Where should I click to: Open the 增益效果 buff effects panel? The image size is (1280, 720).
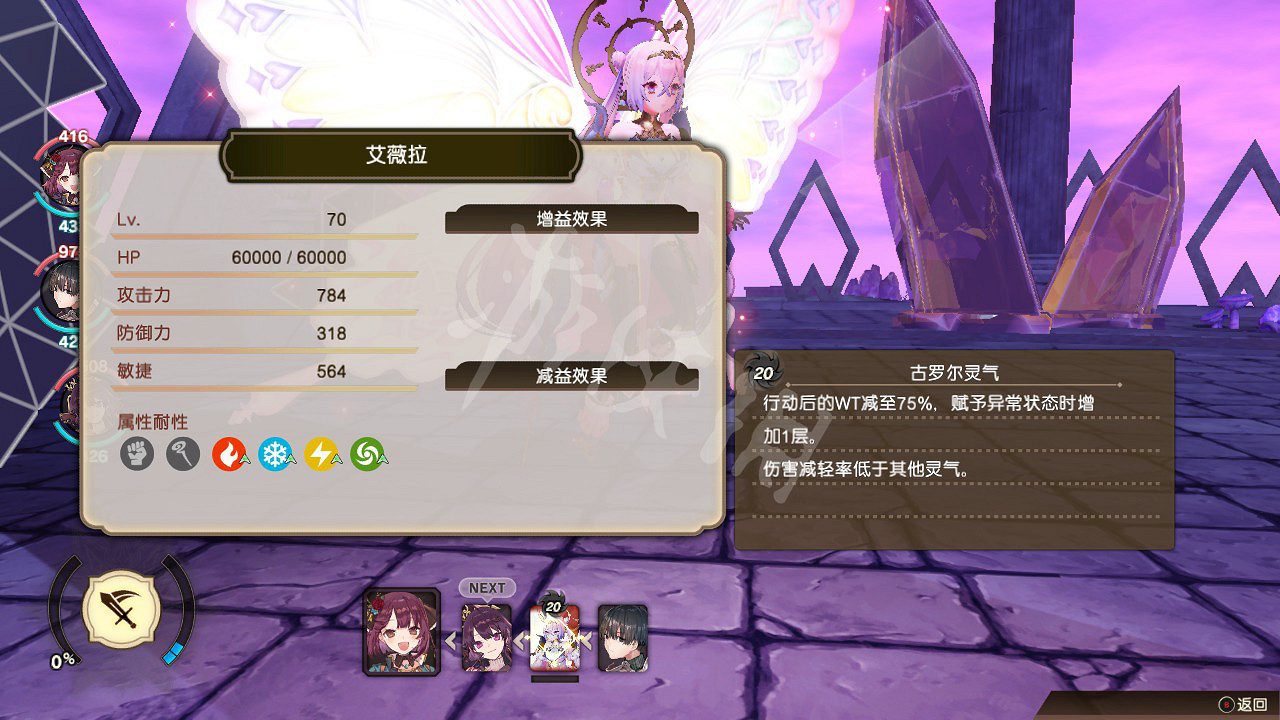573,220
